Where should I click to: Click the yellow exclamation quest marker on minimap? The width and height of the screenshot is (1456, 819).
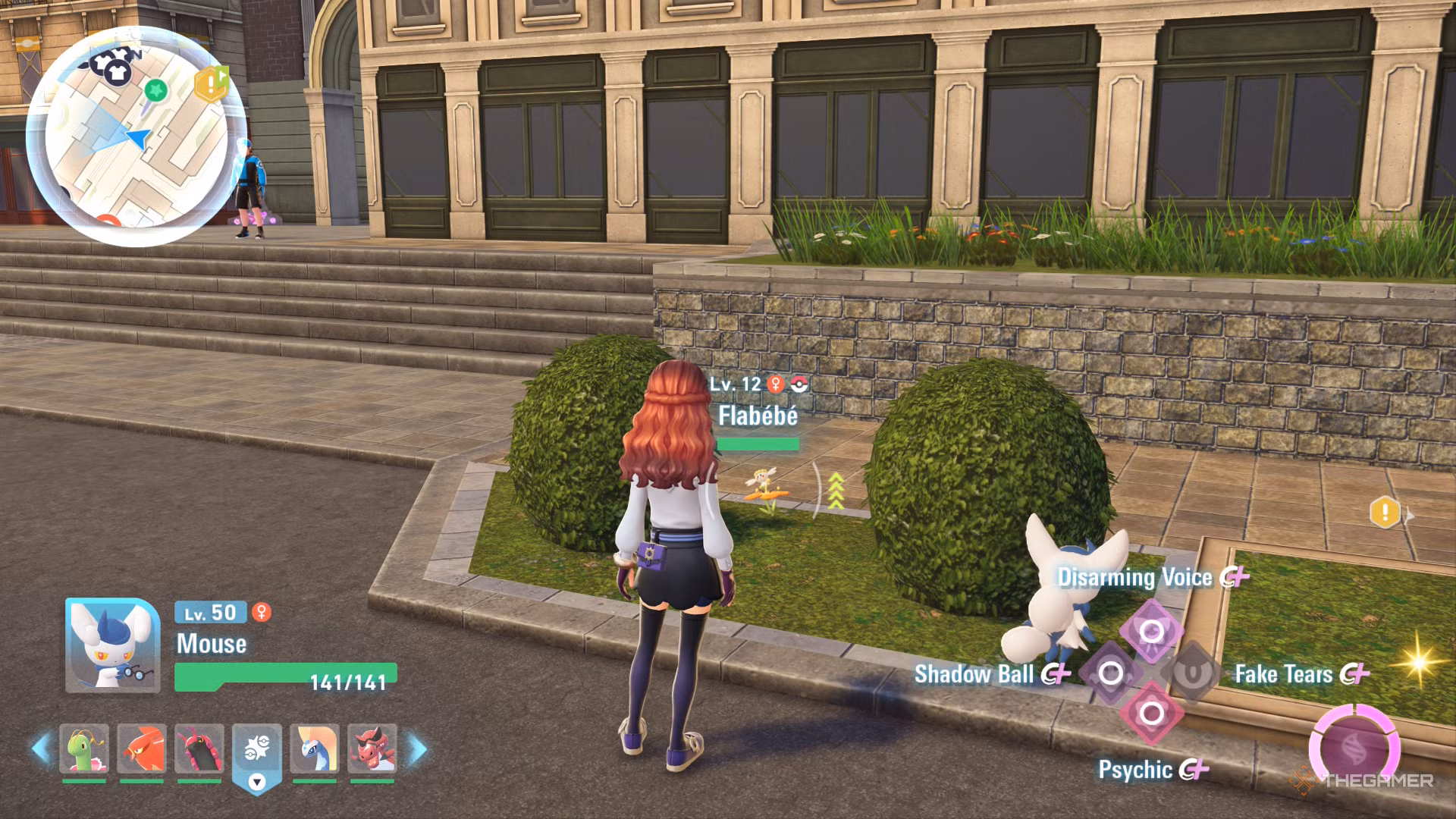click(211, 84)
